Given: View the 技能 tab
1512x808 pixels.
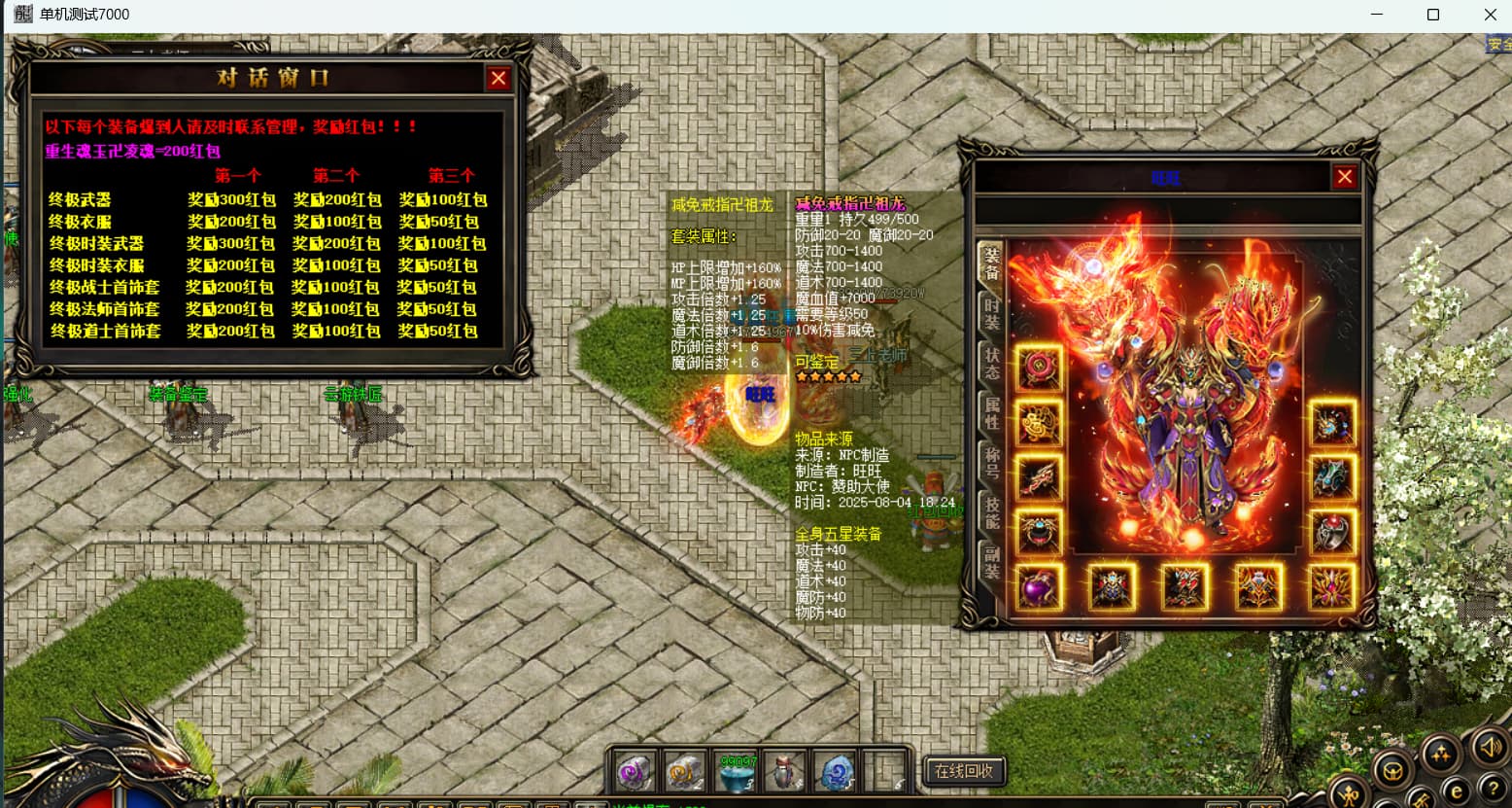Looking at the screenshot, I should pyautogui.click(x=991, y=512).
